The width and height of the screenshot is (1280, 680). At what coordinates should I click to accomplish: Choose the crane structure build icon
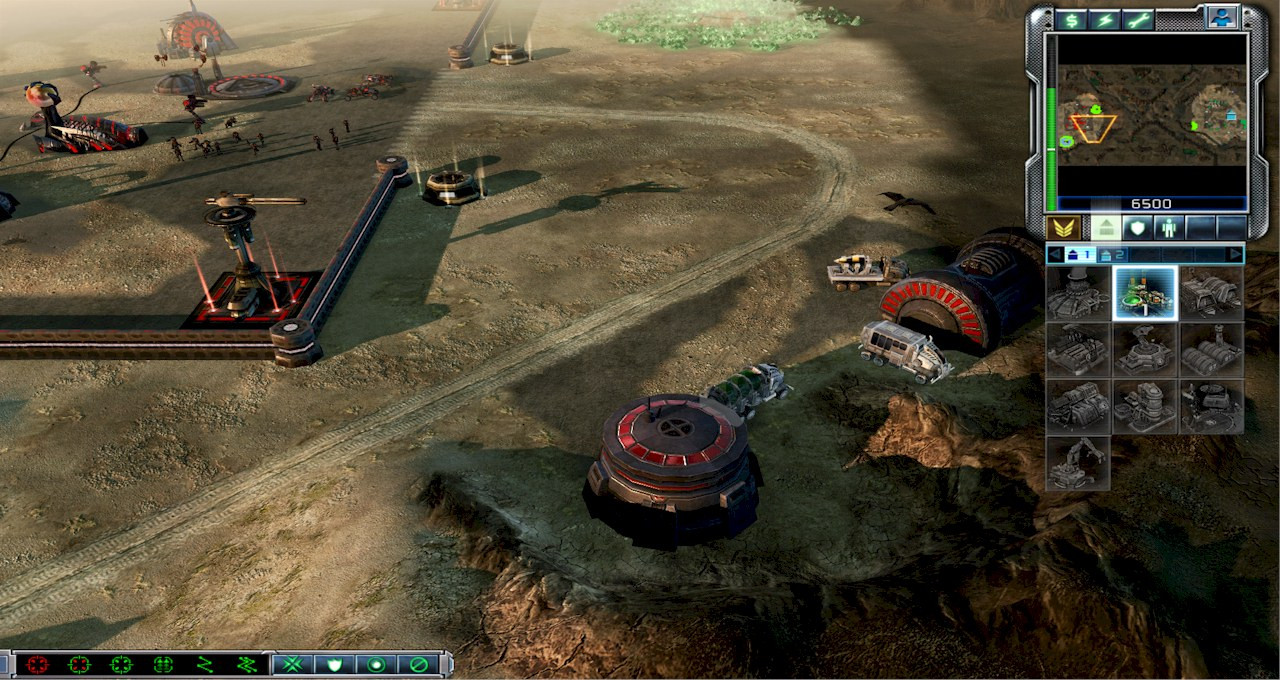pyautogui.click(x=1078, y=463)
